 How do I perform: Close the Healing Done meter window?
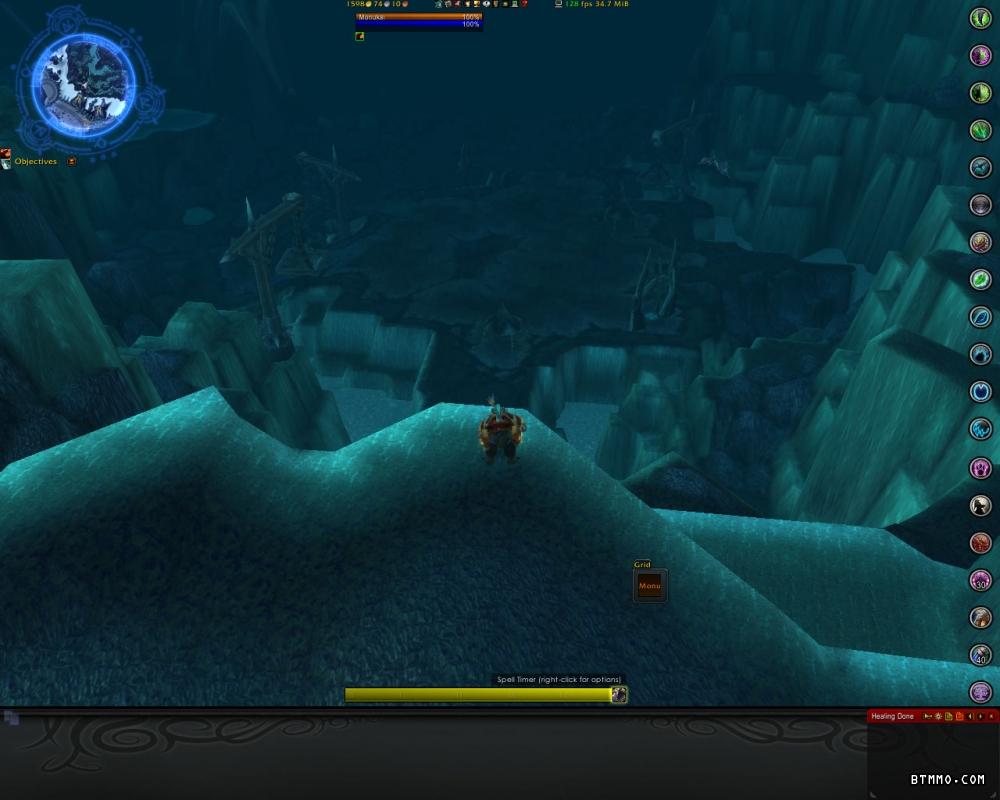[x=992, y=716]
